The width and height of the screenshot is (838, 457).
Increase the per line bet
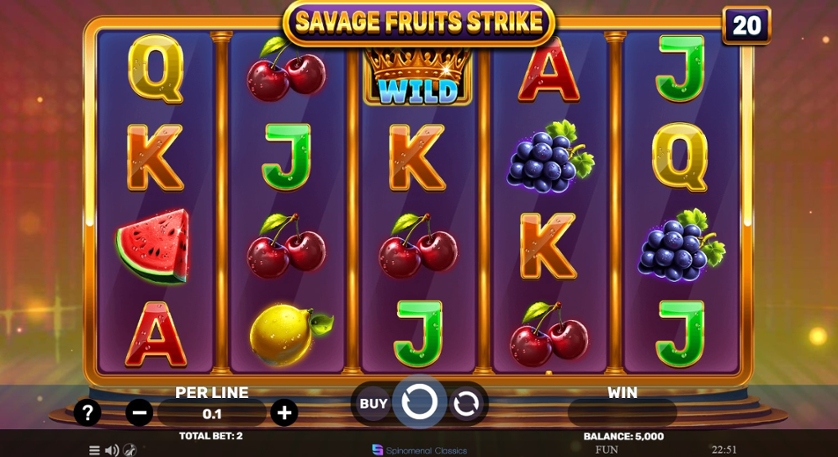click(284, 412)
